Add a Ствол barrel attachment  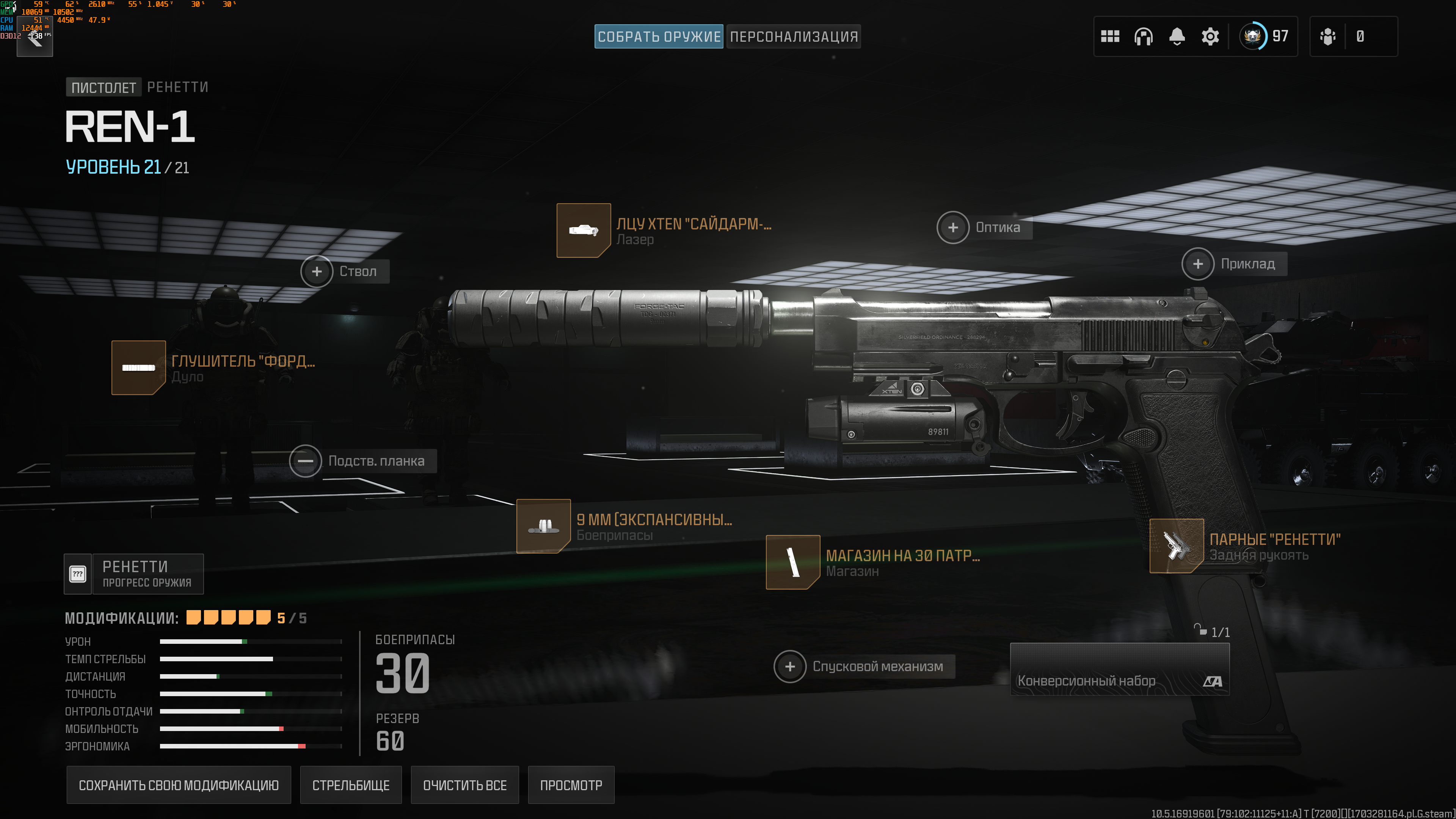(317, 271)
